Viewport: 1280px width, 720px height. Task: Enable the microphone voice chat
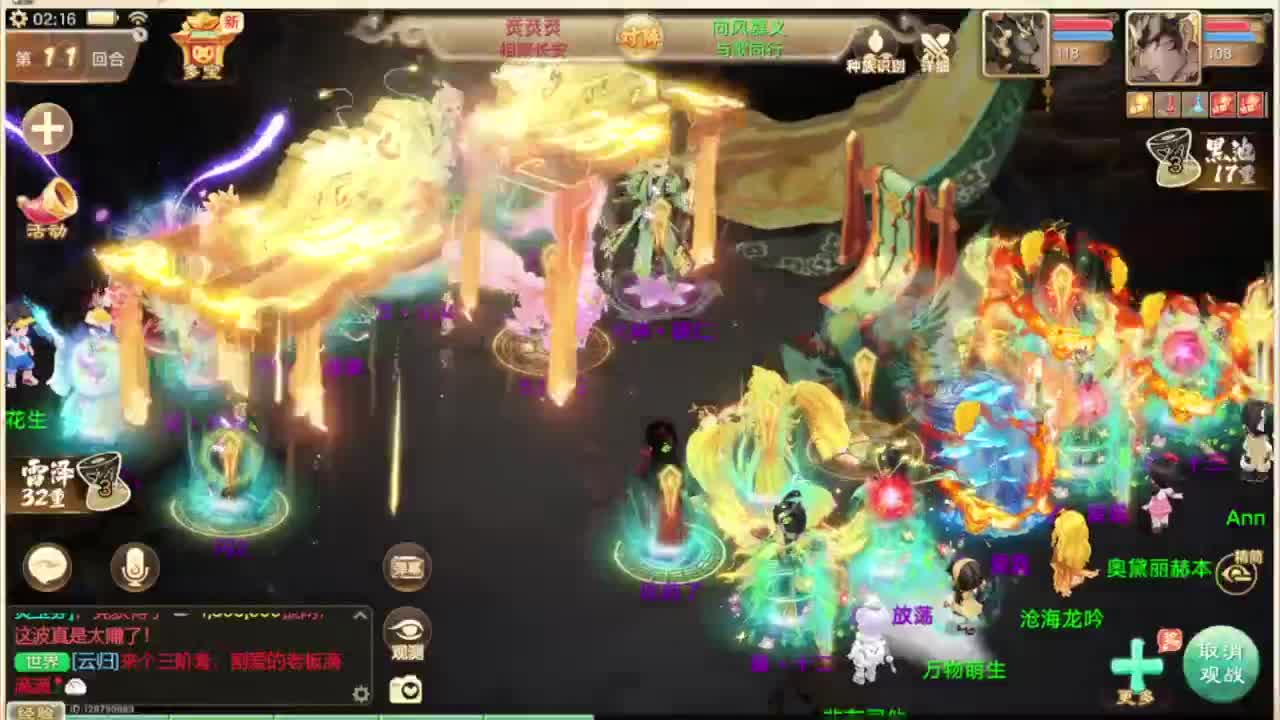[x=133, y=567]
